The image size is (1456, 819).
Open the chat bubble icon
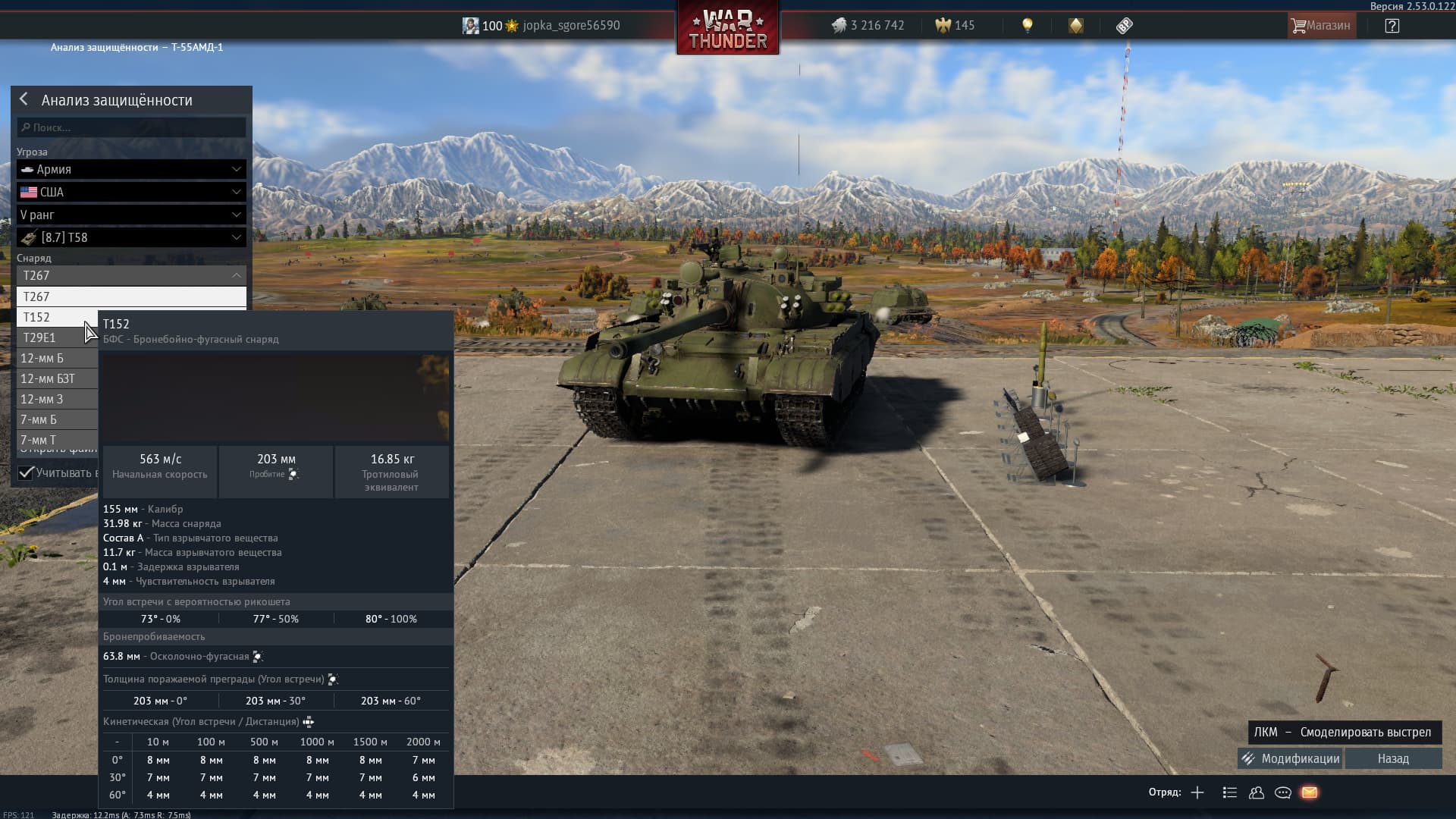pyautogui.click(x=1283, y=792)
